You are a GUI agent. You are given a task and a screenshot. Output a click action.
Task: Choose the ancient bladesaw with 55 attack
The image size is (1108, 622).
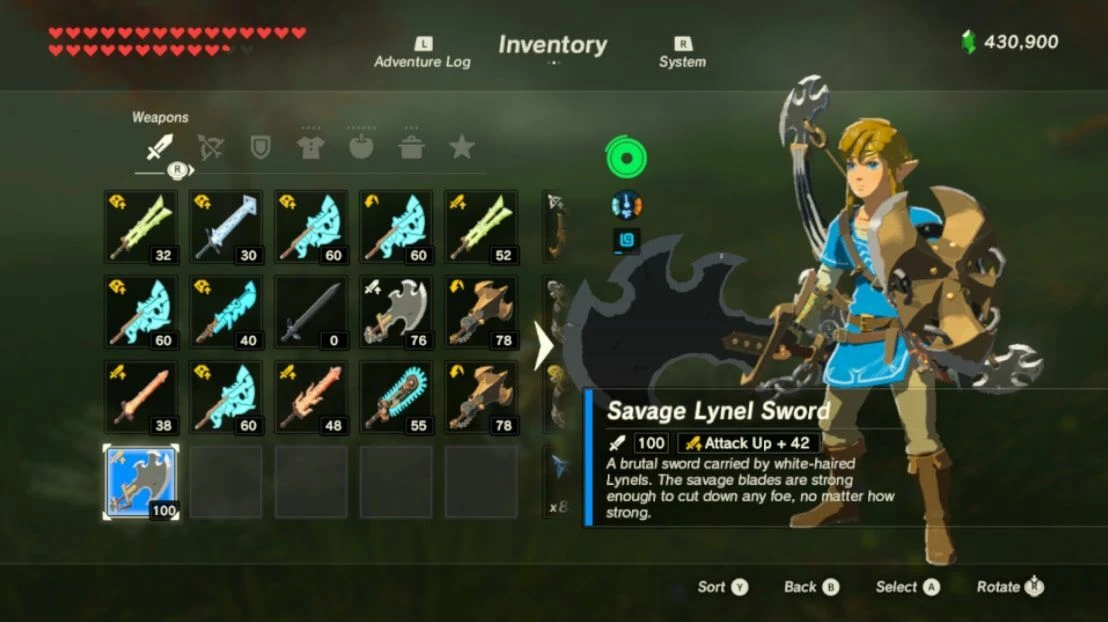(x=396, y=397)
